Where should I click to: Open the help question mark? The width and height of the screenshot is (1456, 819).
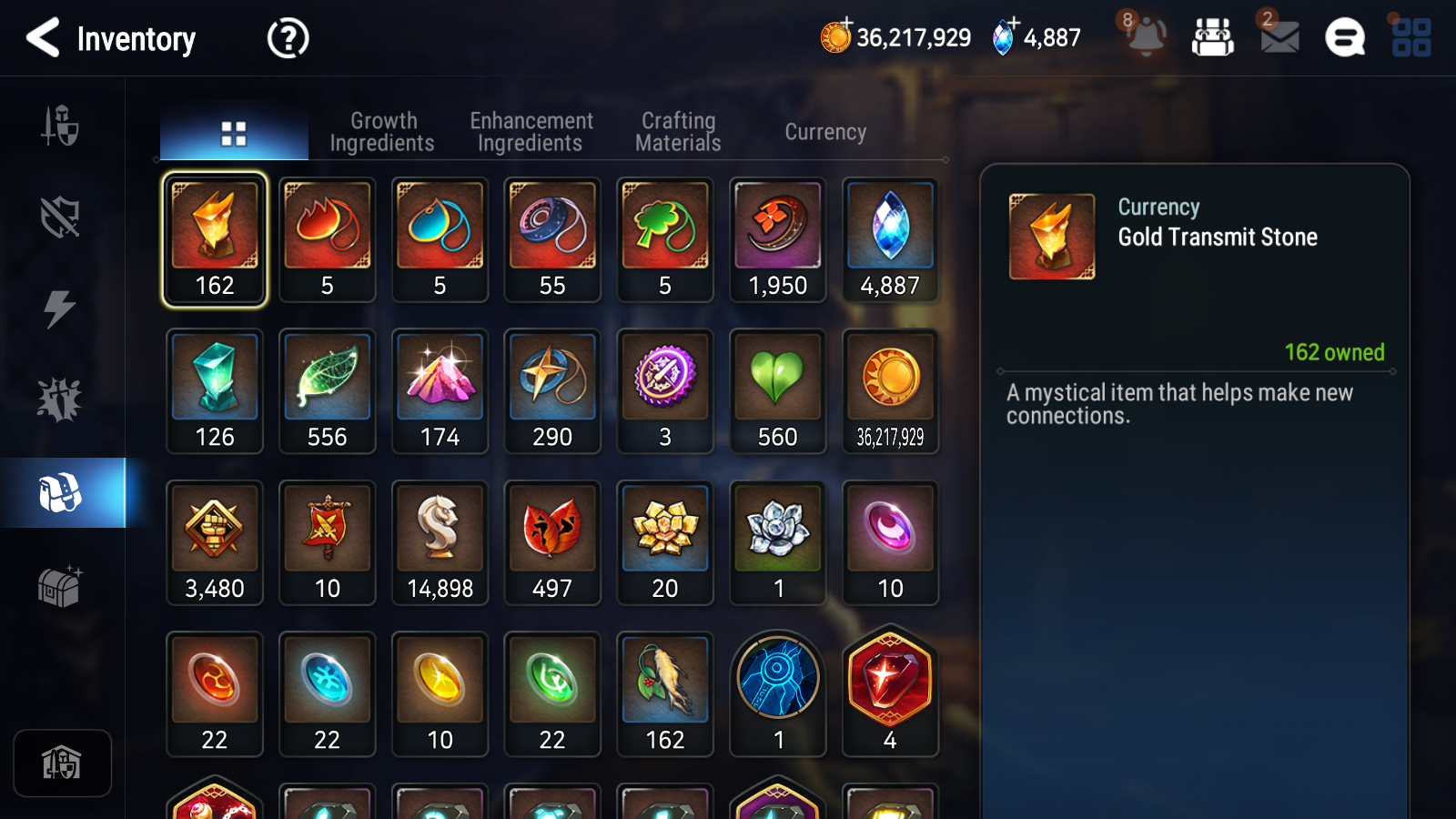click(x=288, y=38)
